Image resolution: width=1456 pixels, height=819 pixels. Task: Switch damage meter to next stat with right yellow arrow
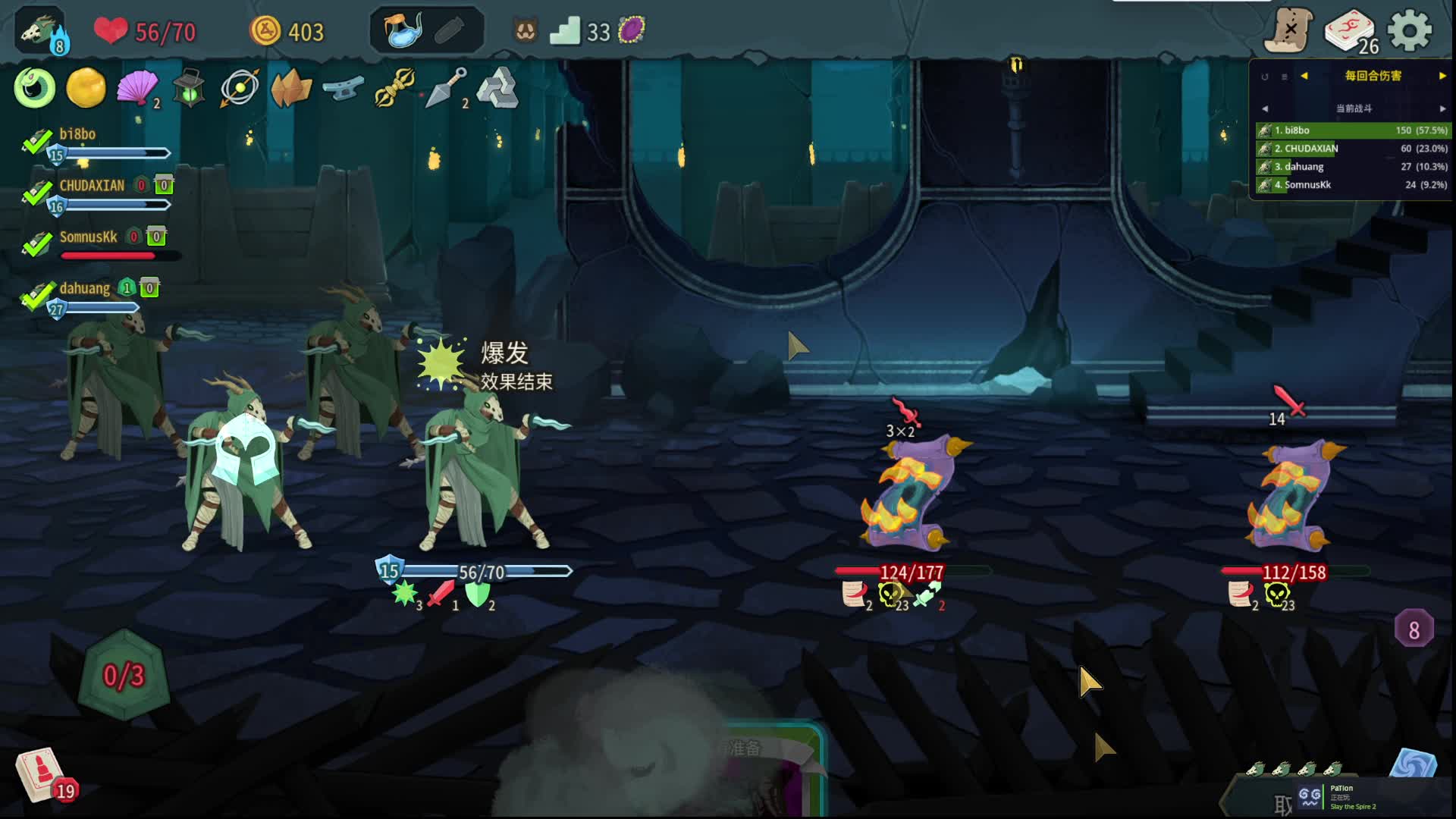(x=1442, y=76)
